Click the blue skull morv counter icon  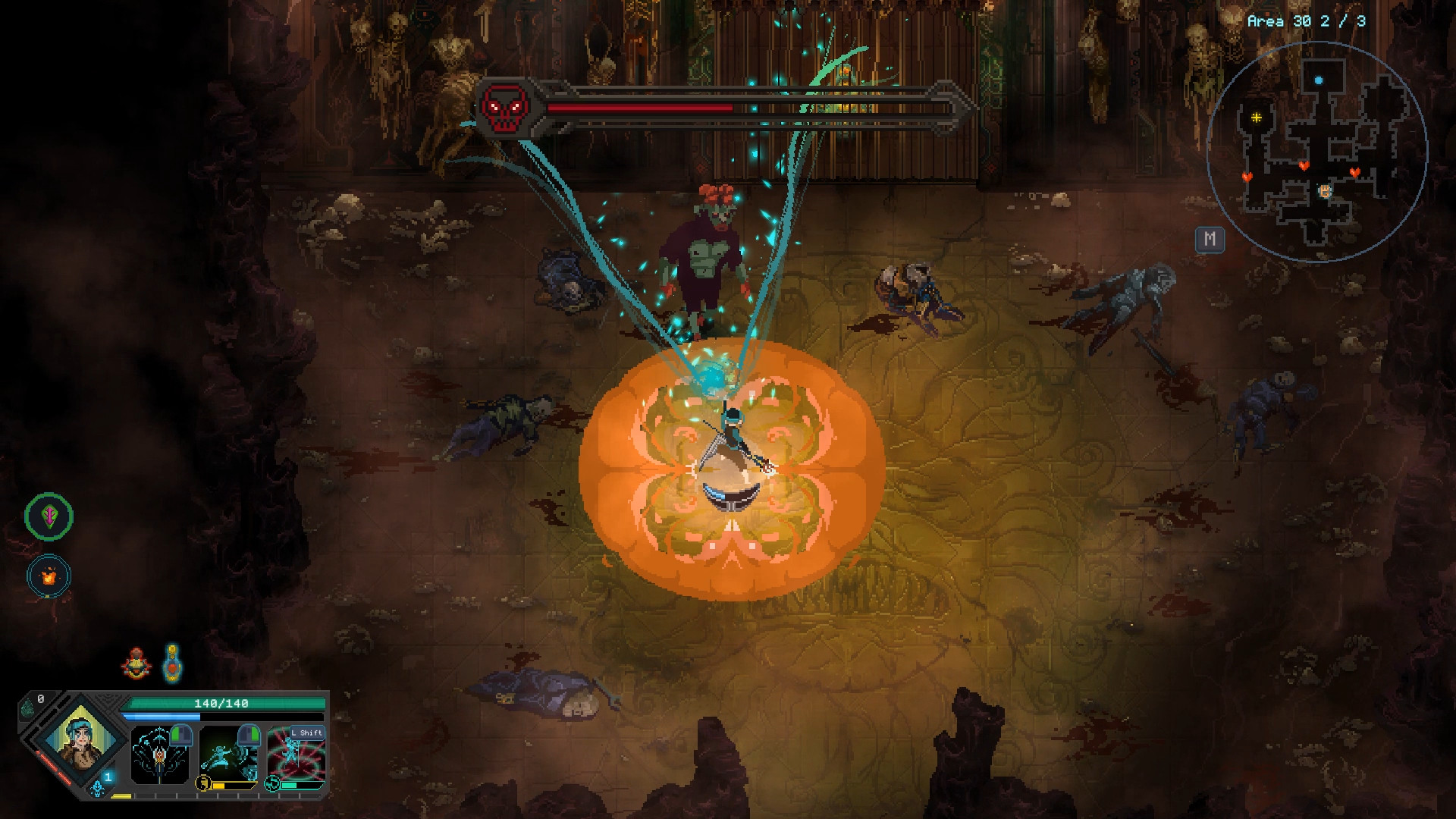pyautogui.click(x=97, y=789)
